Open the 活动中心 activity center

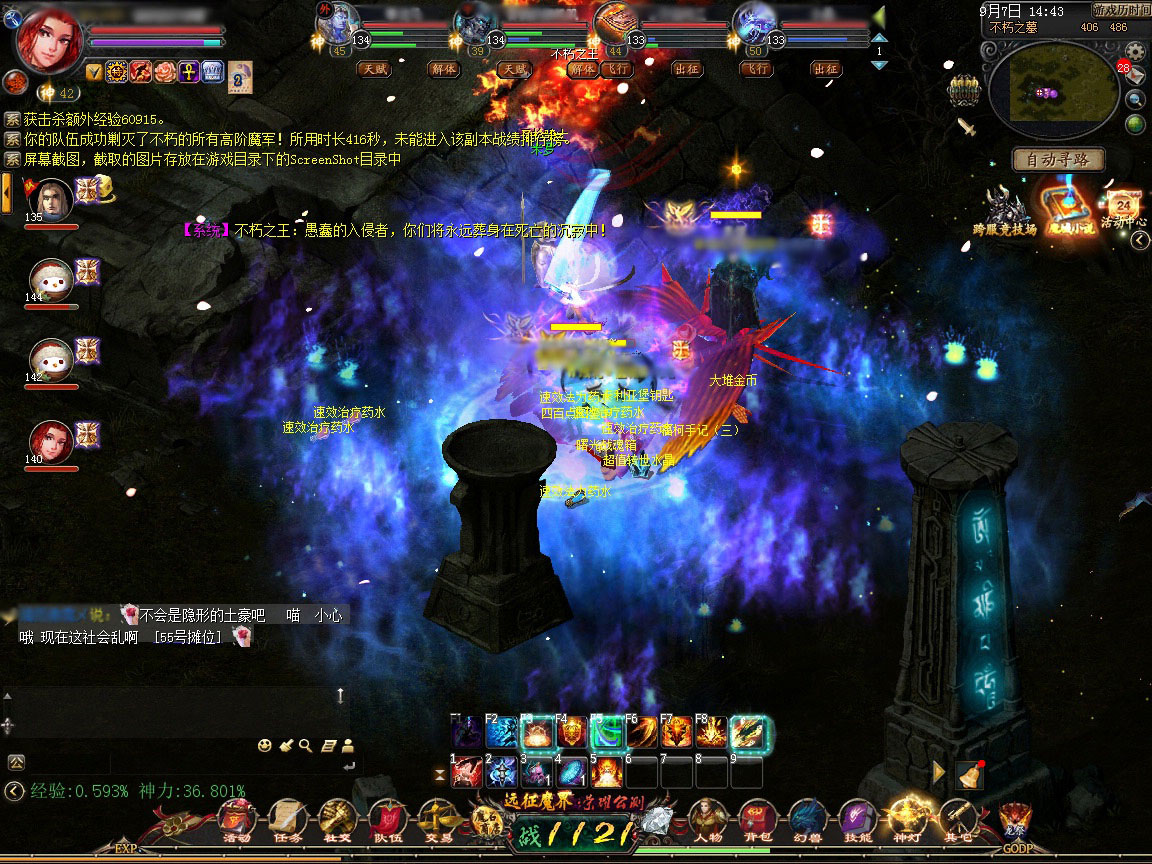pyautogui.click(x=1122, y=207)
